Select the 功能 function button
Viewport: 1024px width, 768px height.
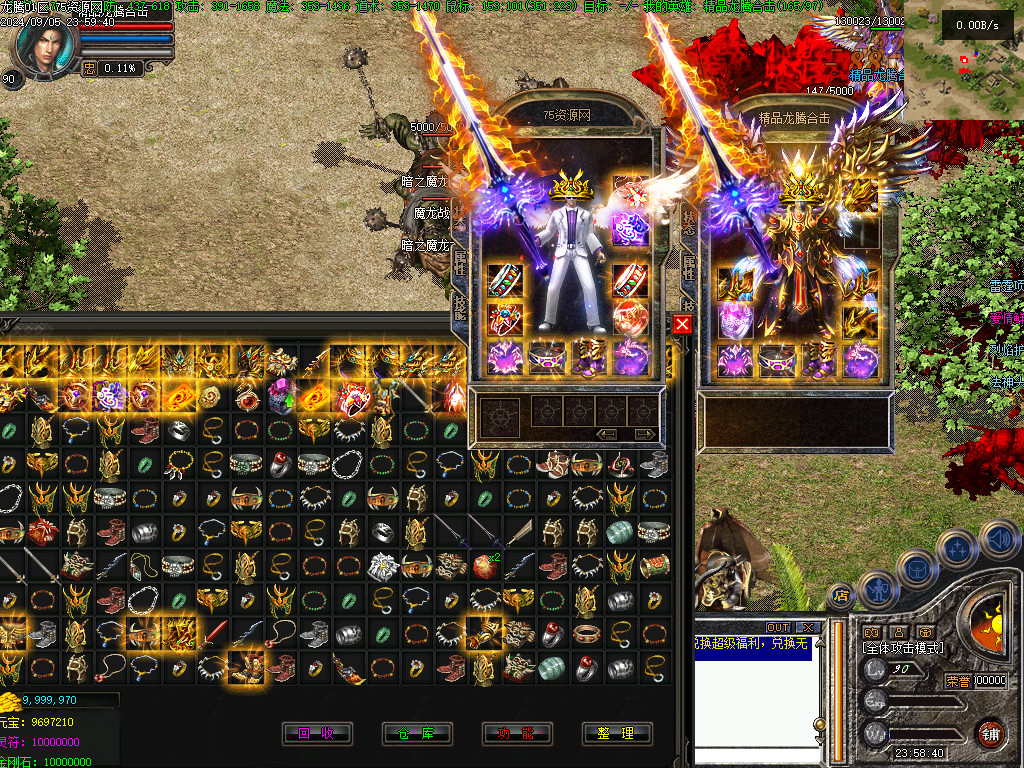coord(517,733)
